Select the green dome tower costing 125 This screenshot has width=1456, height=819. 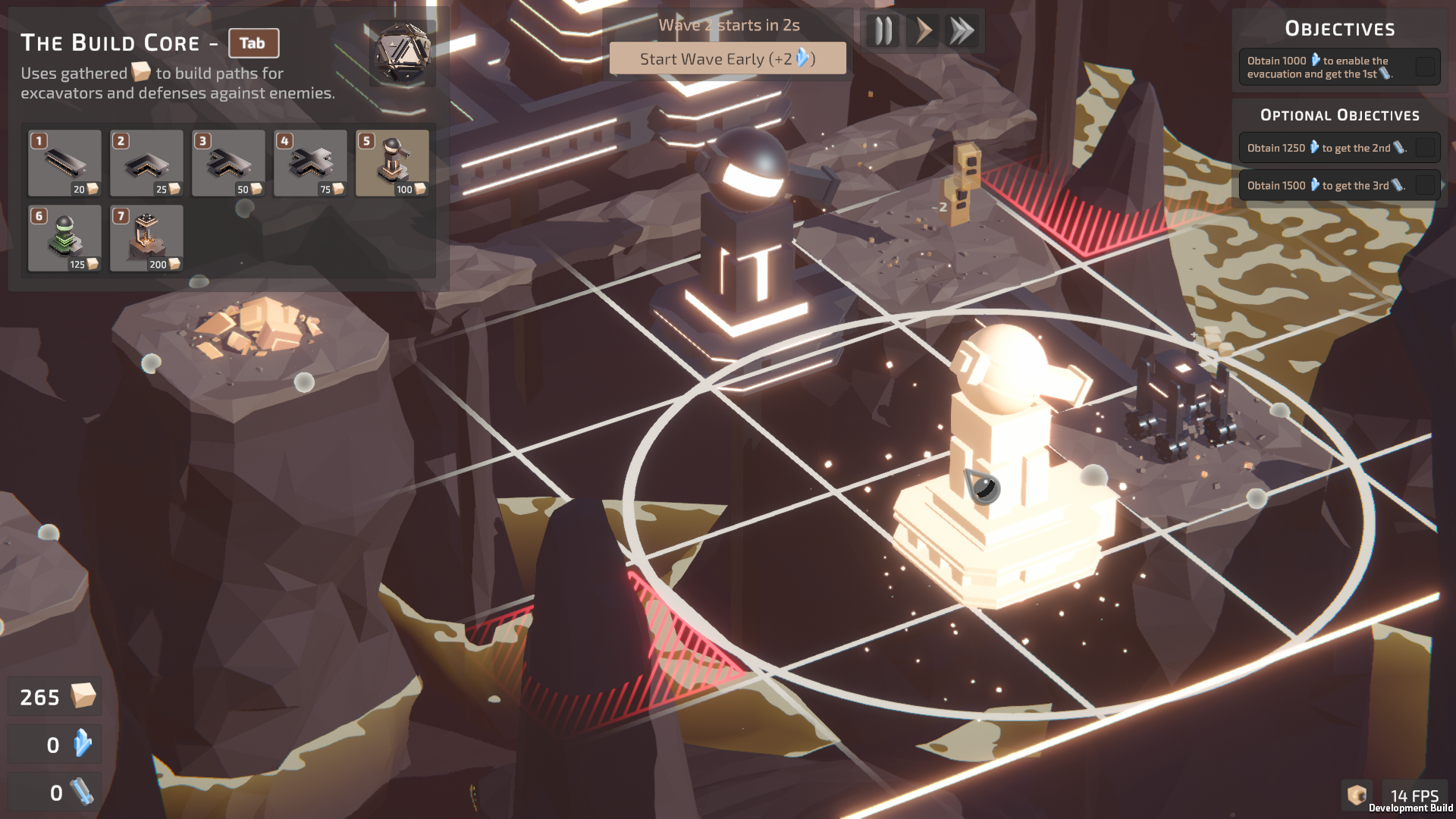point(64,238)
